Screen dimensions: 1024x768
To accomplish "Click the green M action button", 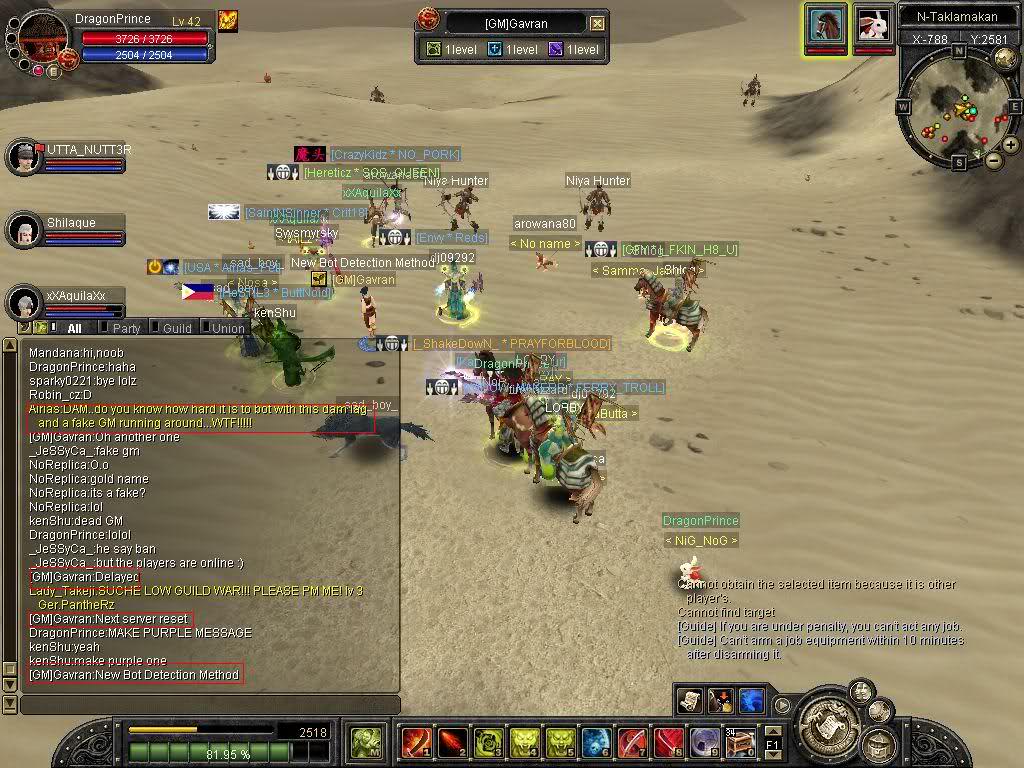I will [367, 743].
